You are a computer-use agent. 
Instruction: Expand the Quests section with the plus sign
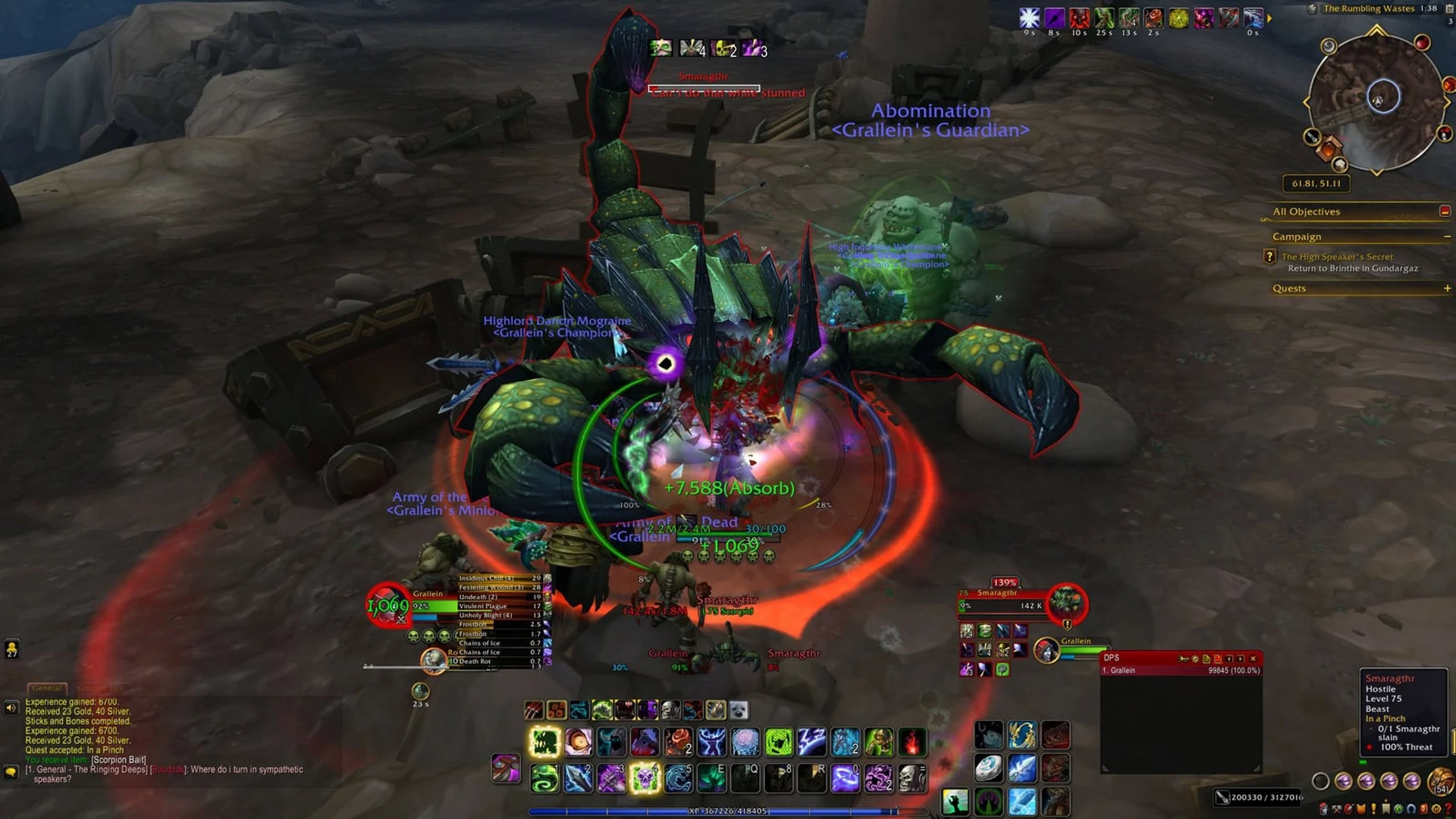[x=1447, y=288]
